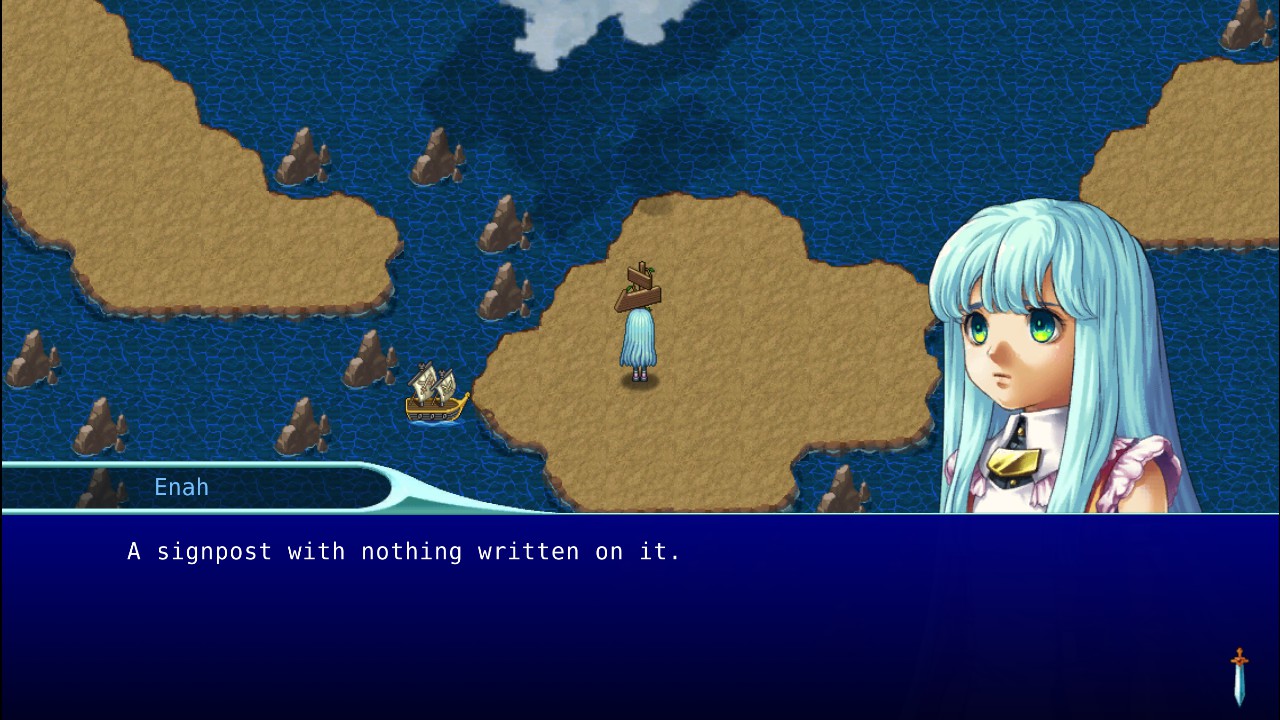Click the signpost description text line
This screenshot has height=720, width=1280.
point(402,551)
